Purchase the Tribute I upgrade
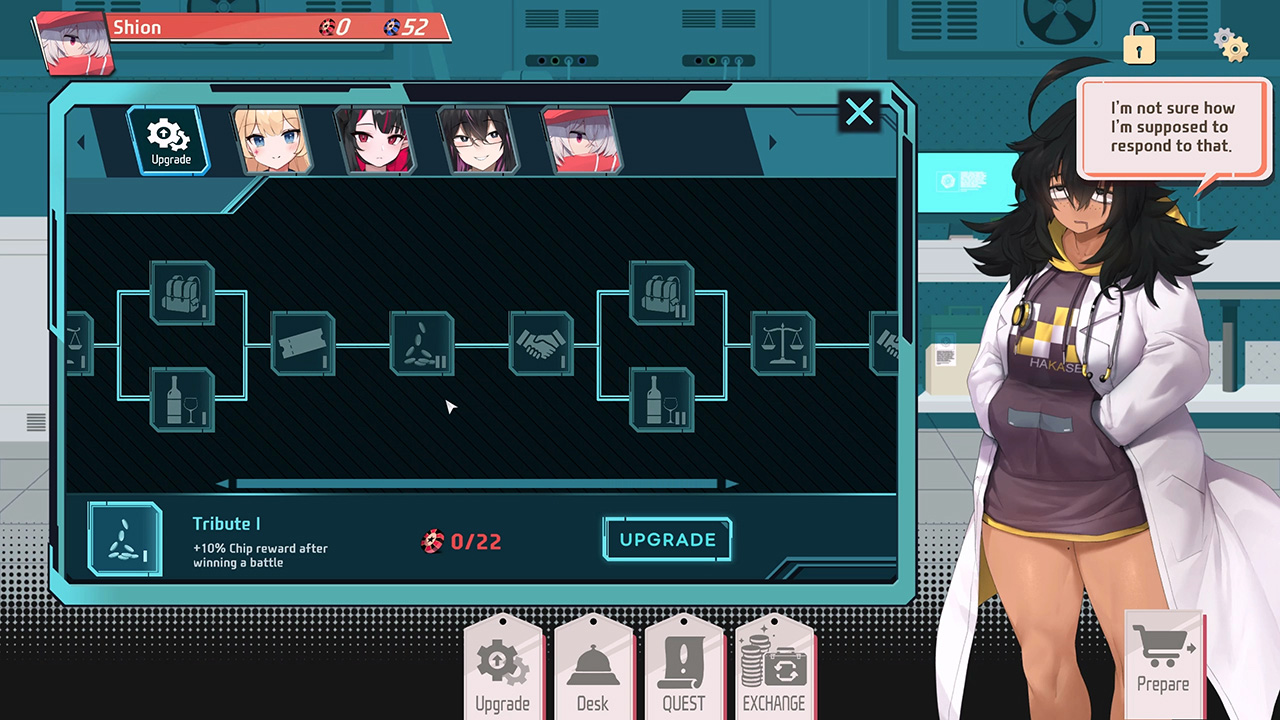This screenshot has height=720, width=1280. pos(667,540)
